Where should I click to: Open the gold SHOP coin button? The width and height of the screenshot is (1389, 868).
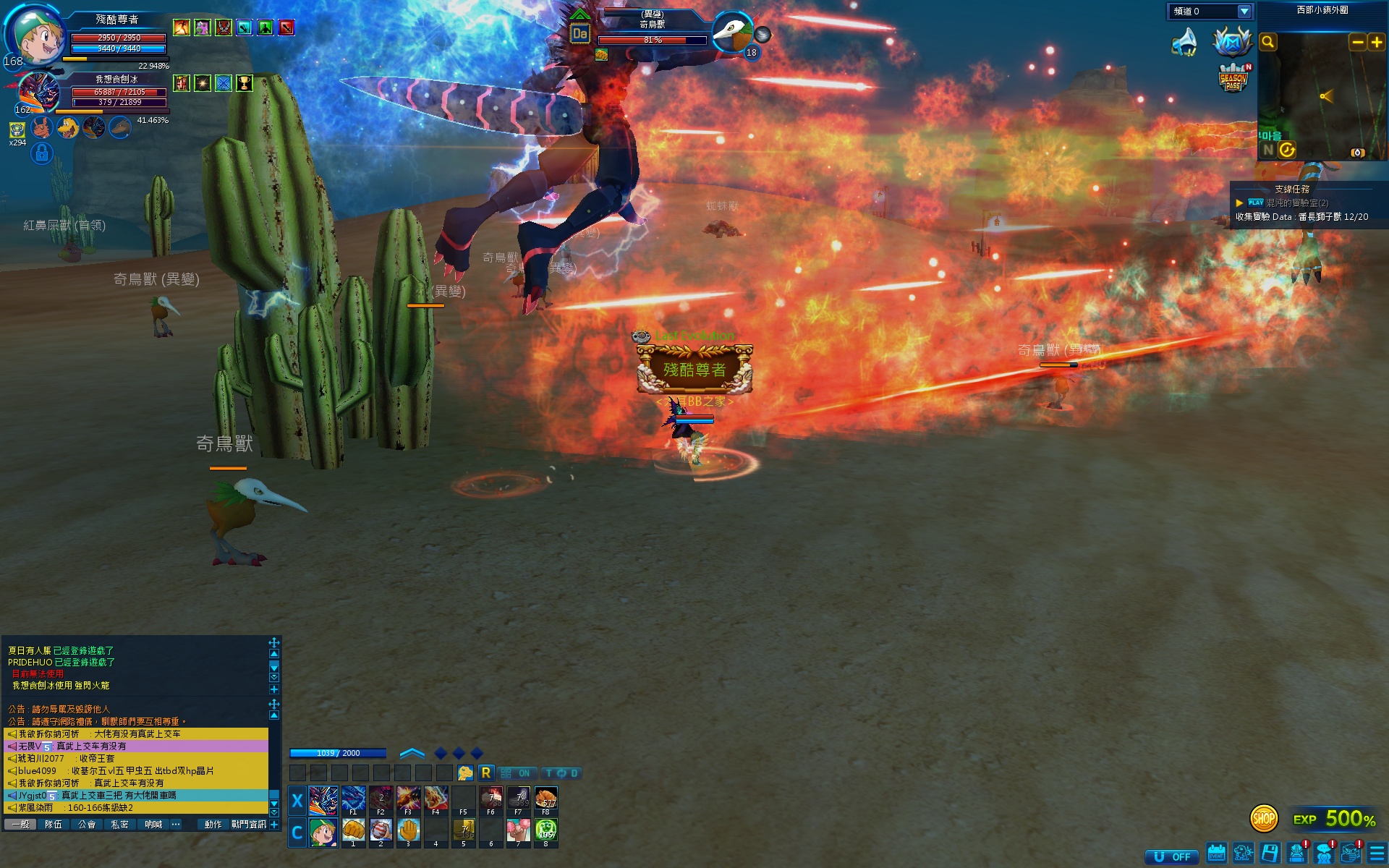1263,819
